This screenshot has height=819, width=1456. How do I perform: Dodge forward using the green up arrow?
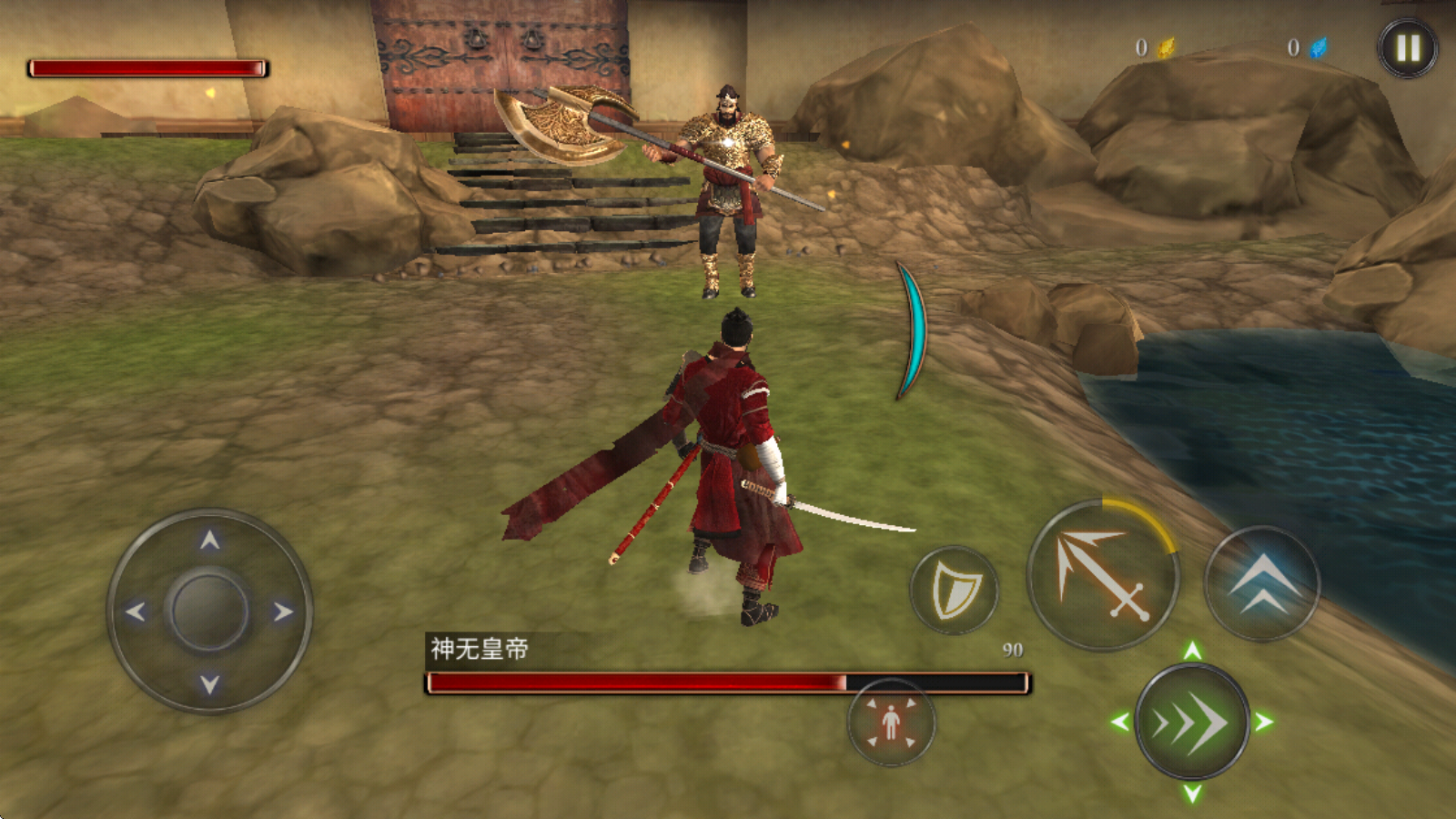click(x=1192, y=650)
